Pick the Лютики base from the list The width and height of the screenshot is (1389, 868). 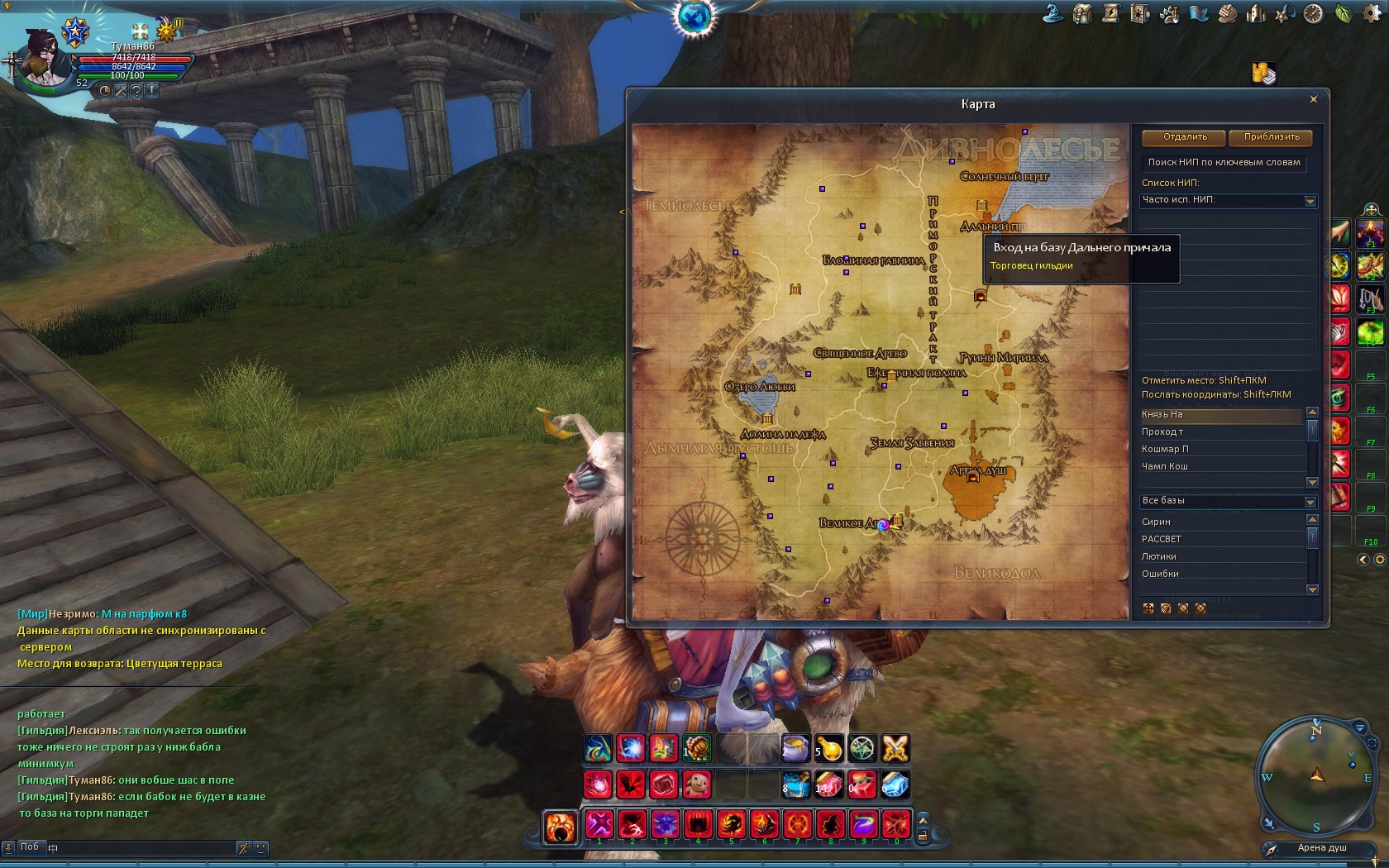1220,557
